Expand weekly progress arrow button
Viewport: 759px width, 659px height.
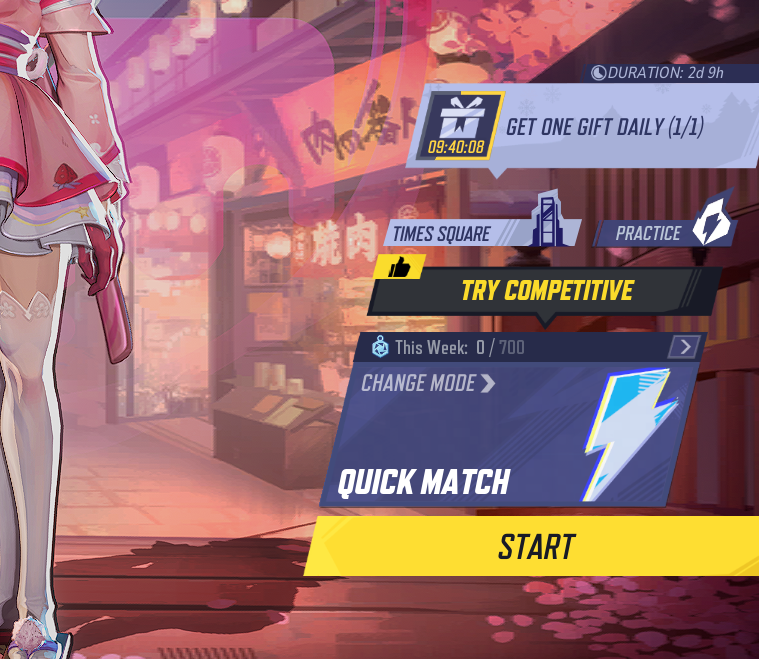[x=685, y=347]
